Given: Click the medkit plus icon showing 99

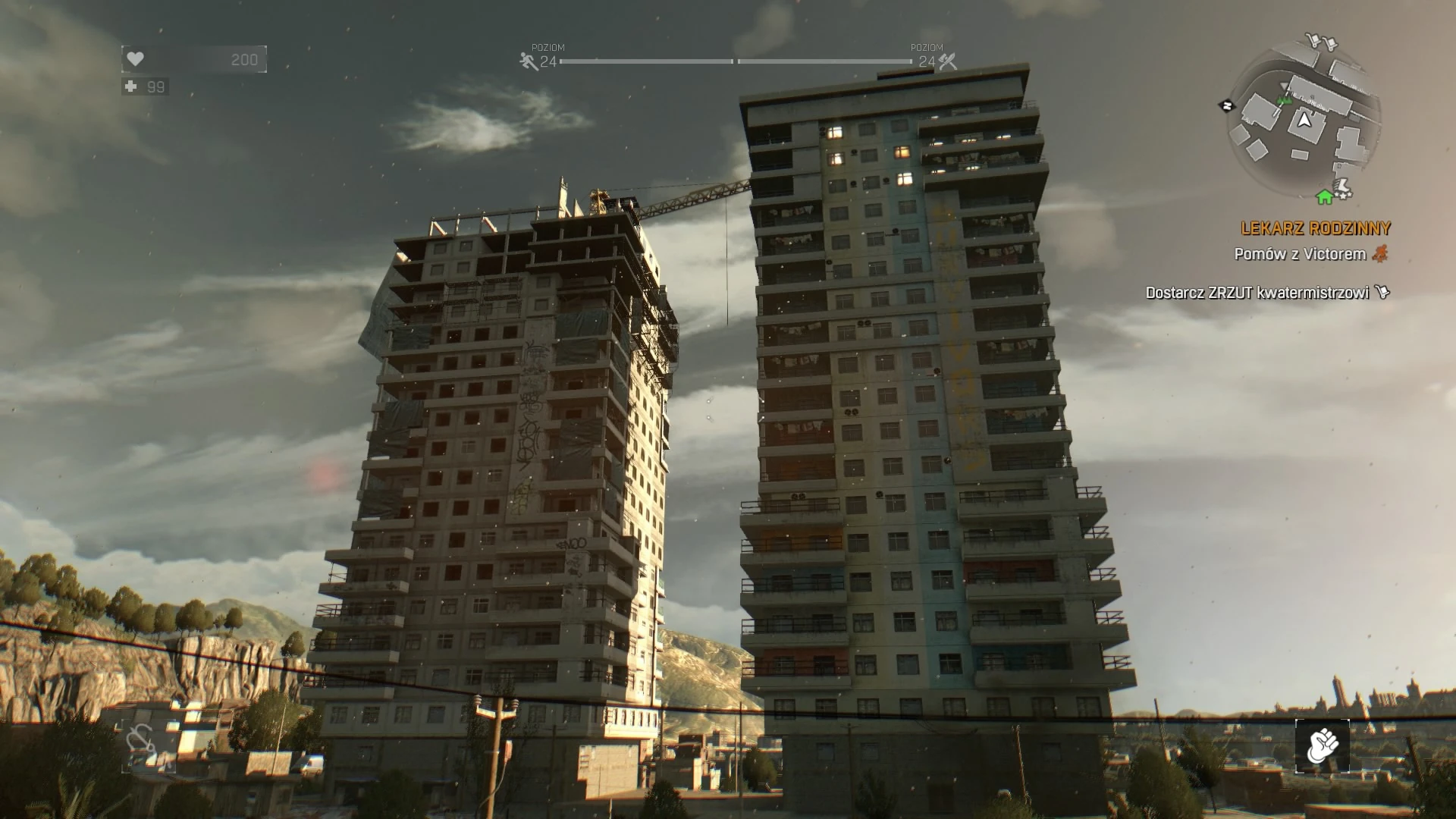Looking at the screenshot, I should pyautogui.click(x=130, y=88).
